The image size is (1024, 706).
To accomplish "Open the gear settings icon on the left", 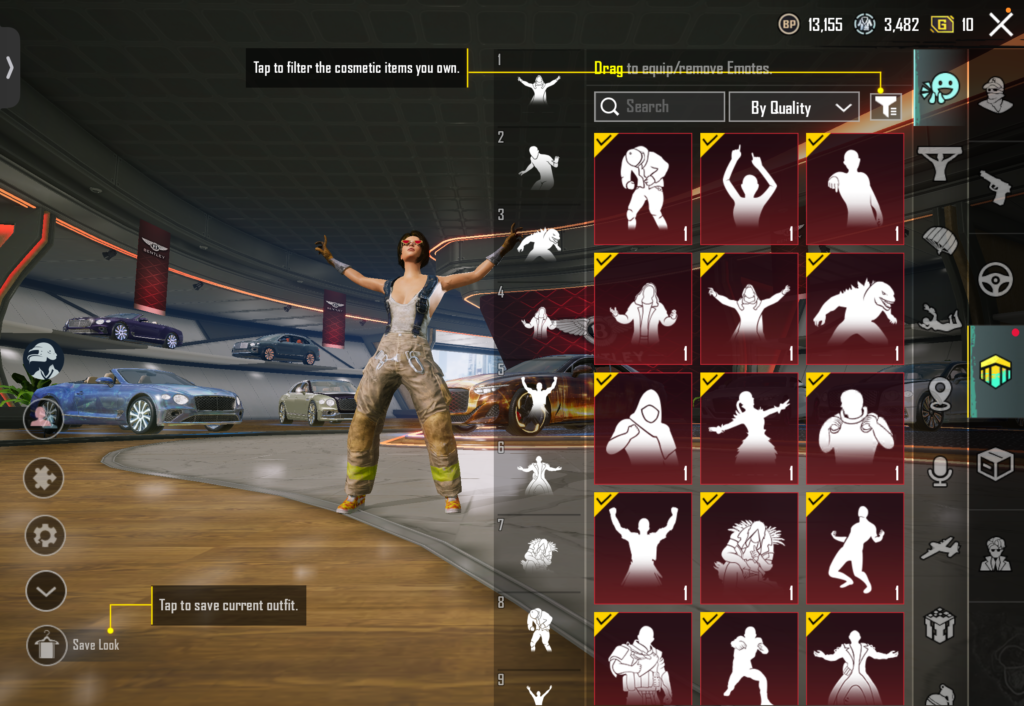I will (45, 536).
